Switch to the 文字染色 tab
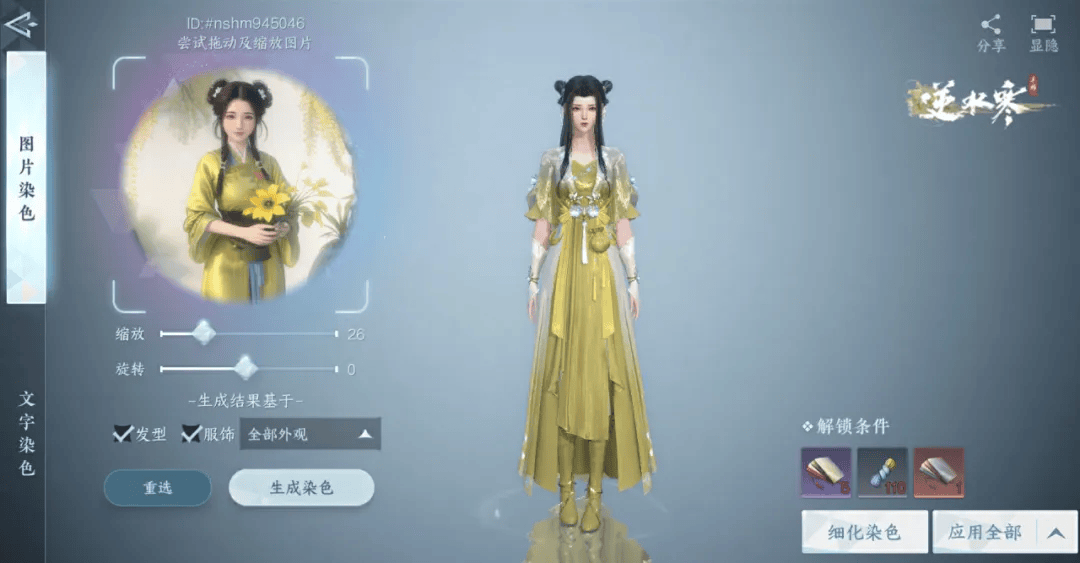 coord(26,432)
